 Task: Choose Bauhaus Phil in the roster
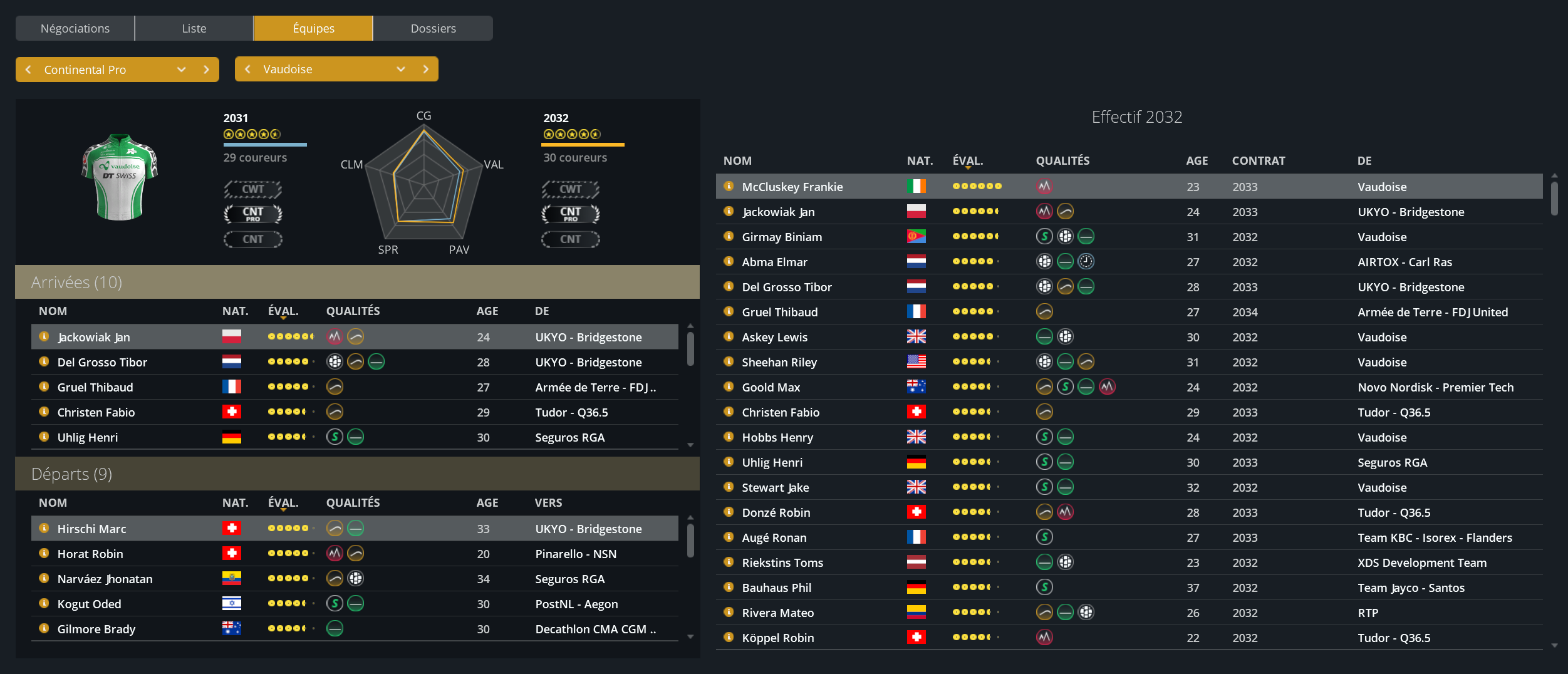point(776,588)
